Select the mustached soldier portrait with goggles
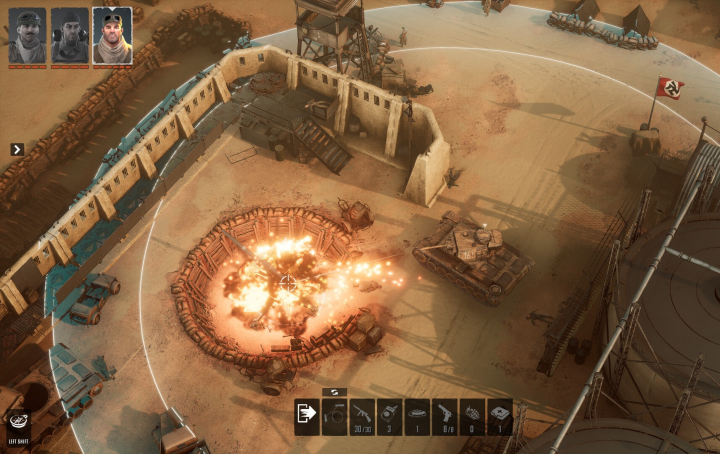720x454 pixels. (27, 36)
